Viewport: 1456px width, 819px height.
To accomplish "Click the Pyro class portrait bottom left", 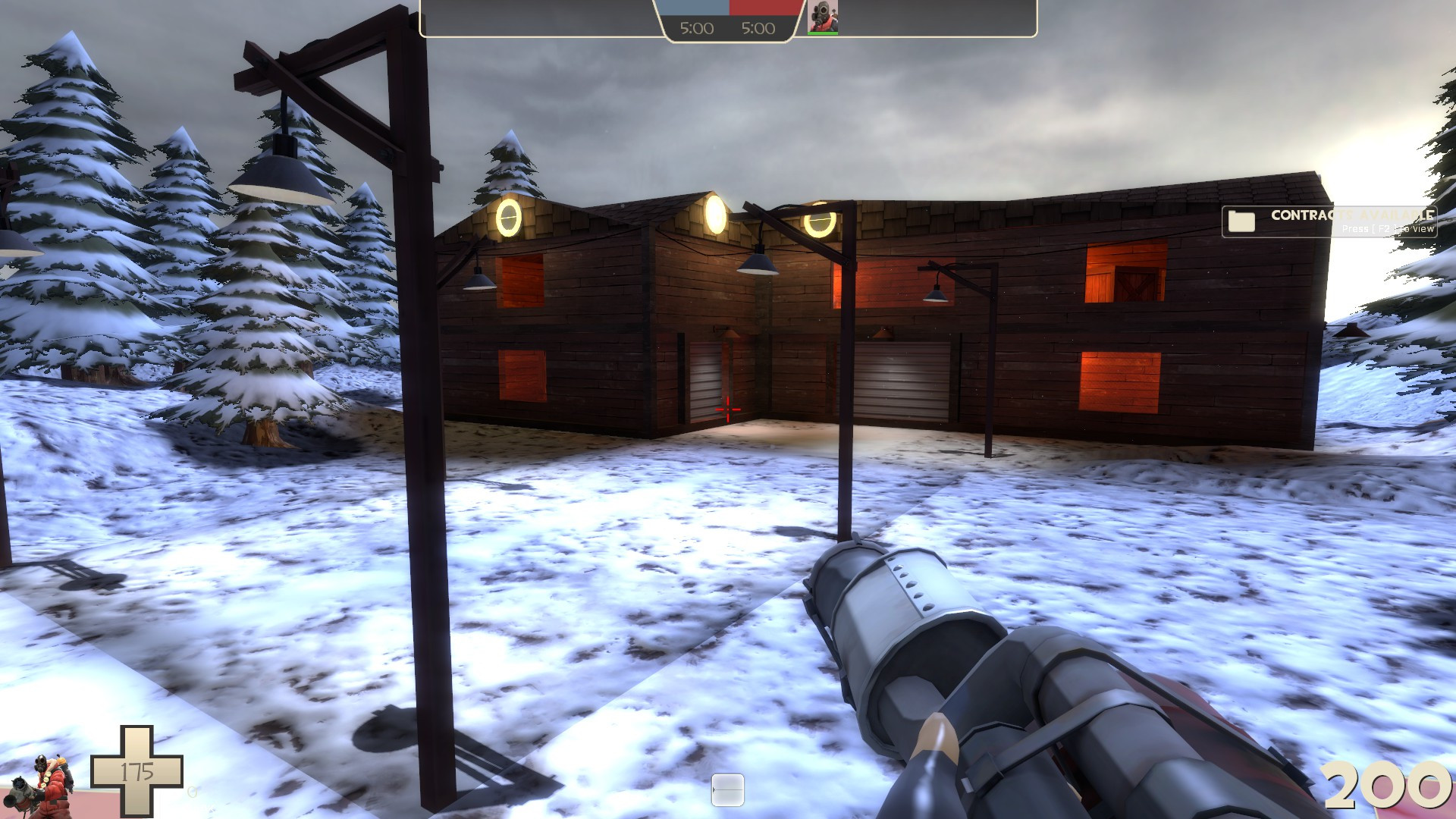I will (45, 781).
